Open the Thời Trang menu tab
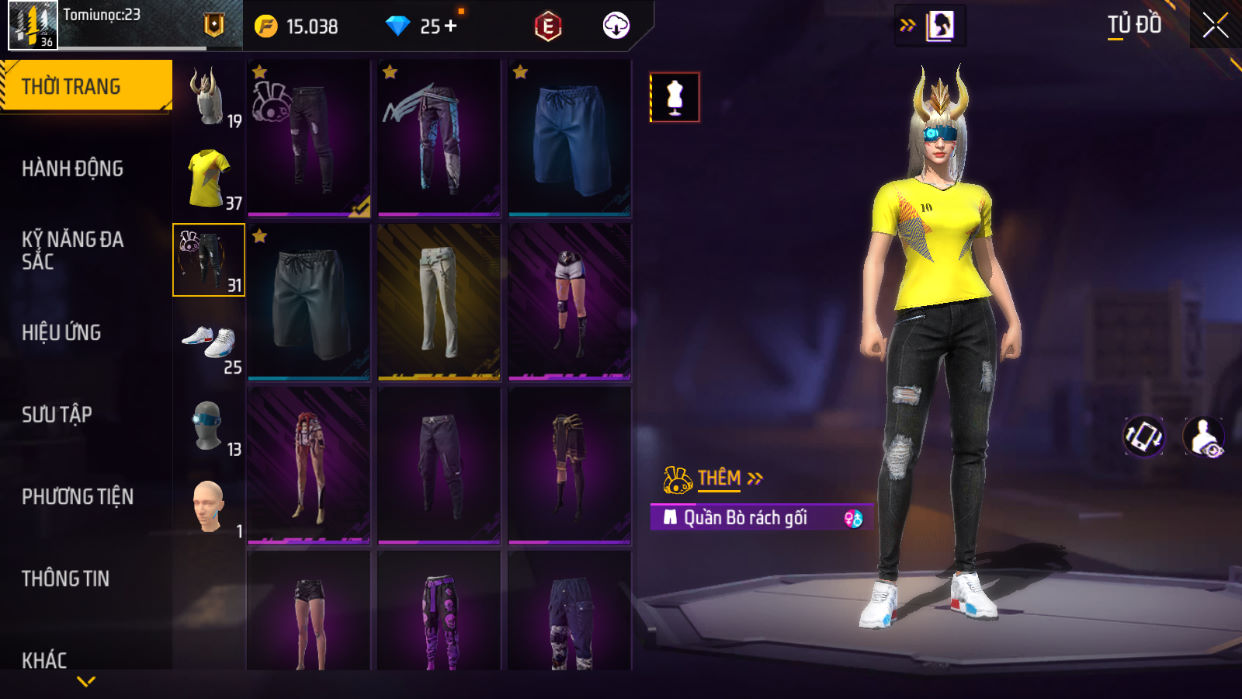 85,87
